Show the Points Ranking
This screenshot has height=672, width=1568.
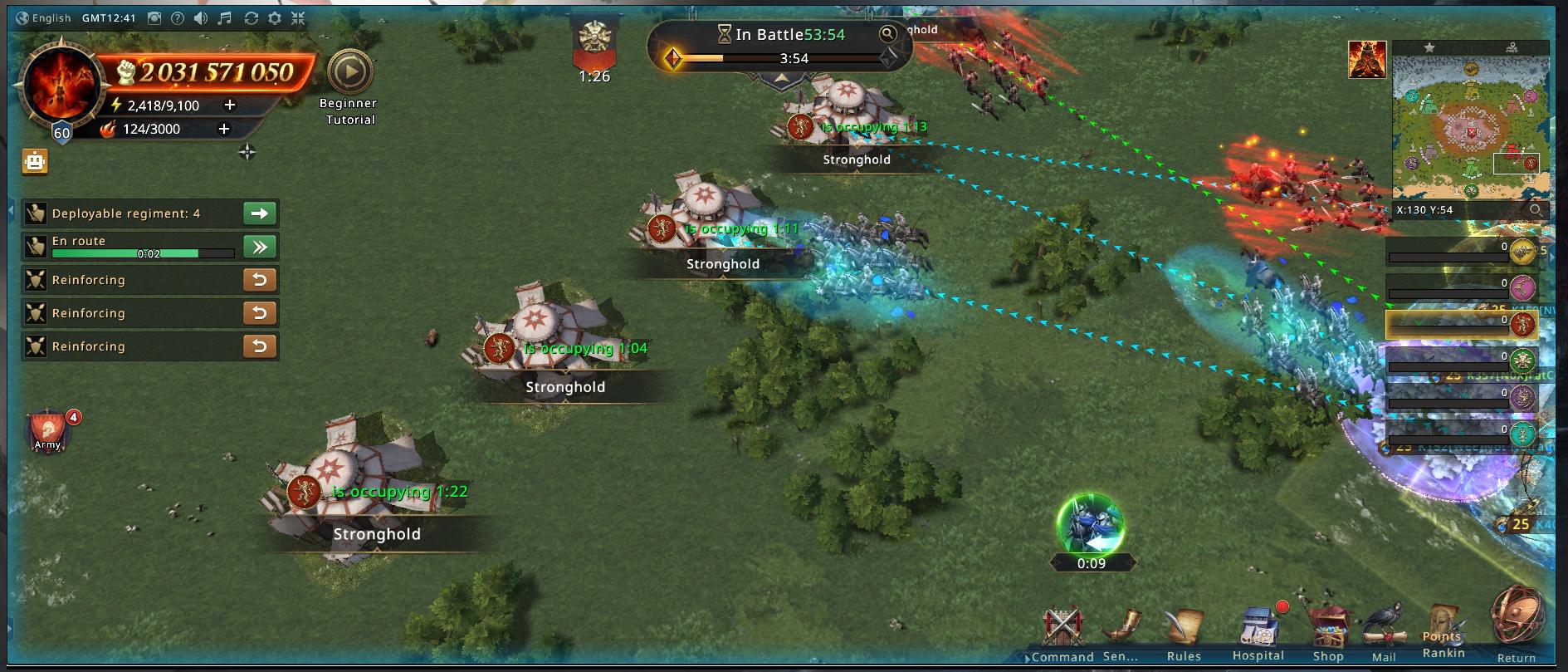click(1443, 633)
